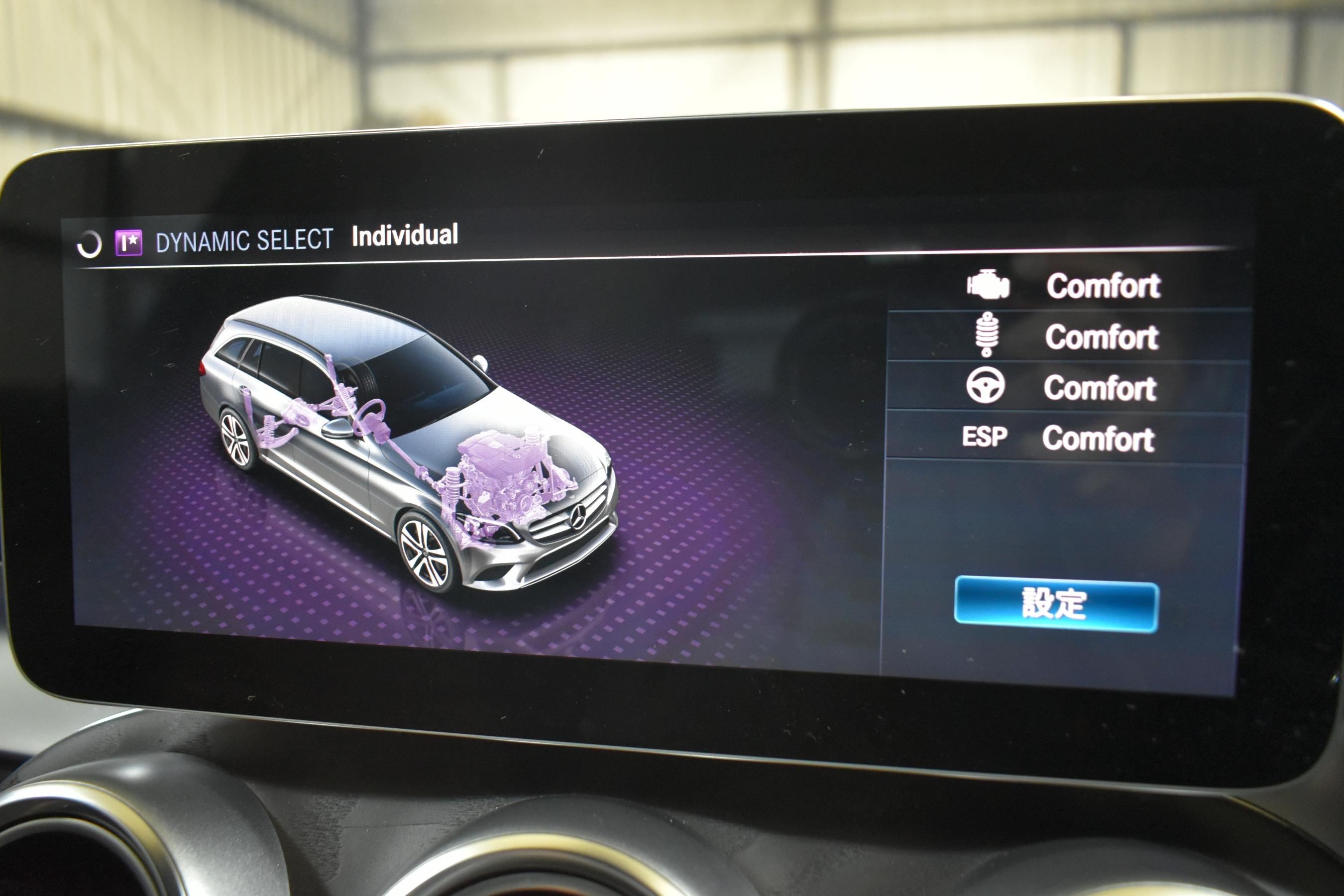The image size is (1344, 896).
Task: Choose the suspension Comfort setting row
Action: coord(1066,336)
